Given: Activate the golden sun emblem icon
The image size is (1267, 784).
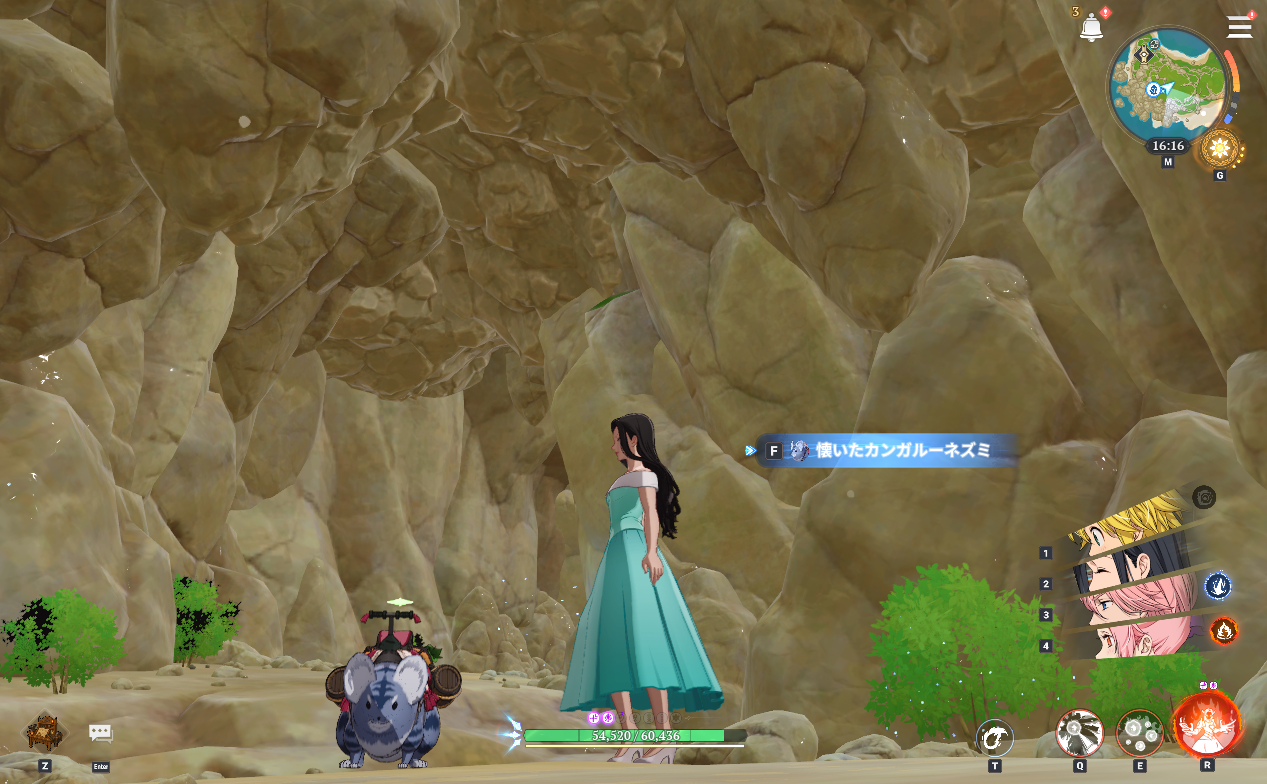Looking at the screenshot, I should 1219,149.
